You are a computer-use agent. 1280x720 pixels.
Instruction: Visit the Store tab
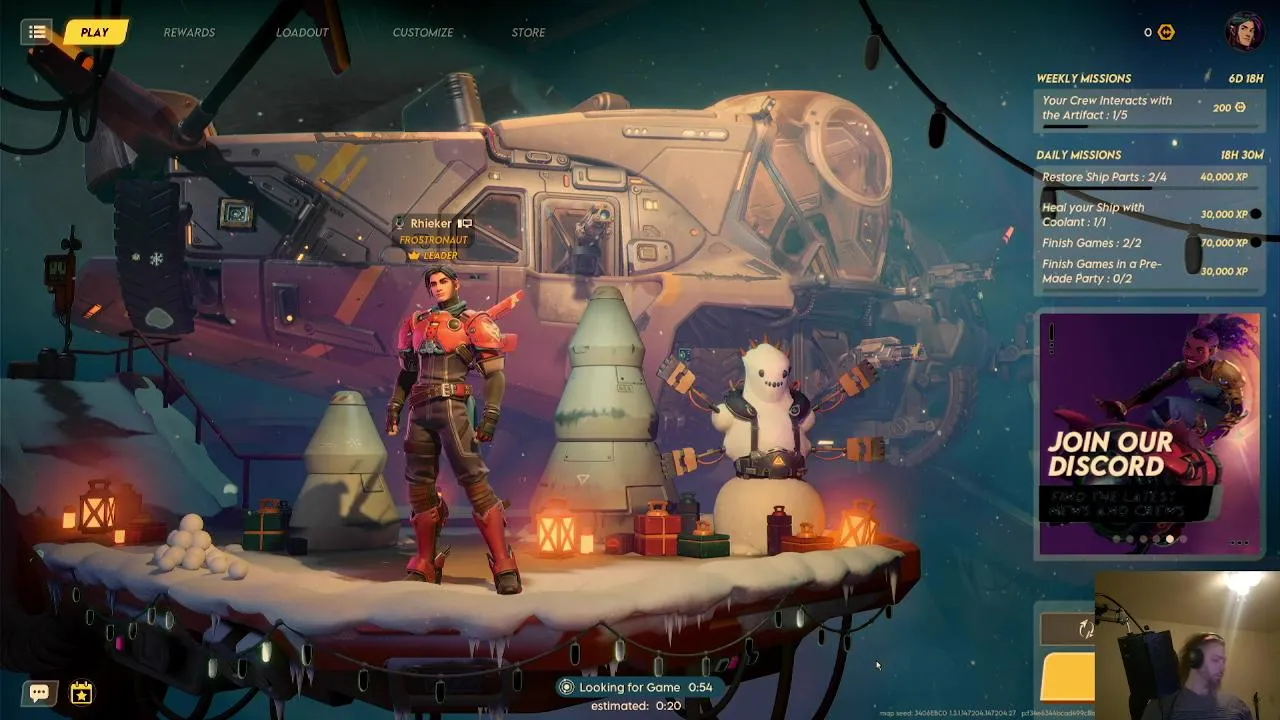pos(528,32)
